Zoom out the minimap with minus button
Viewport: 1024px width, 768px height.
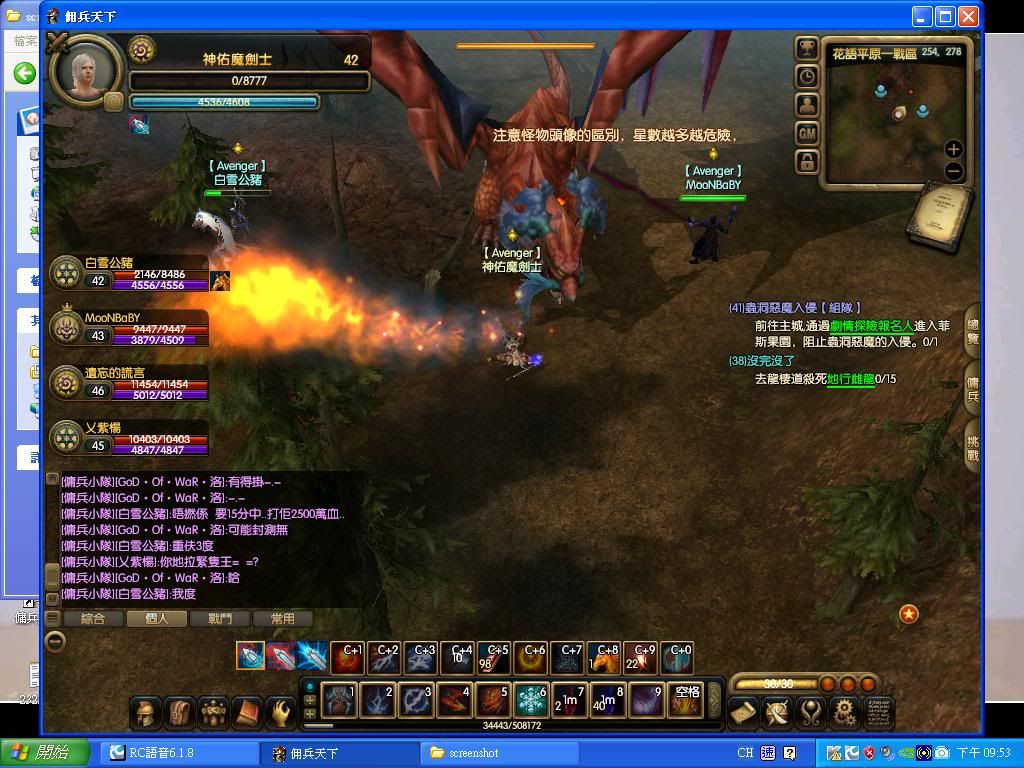pyautogui.click(x=953, y=171)
